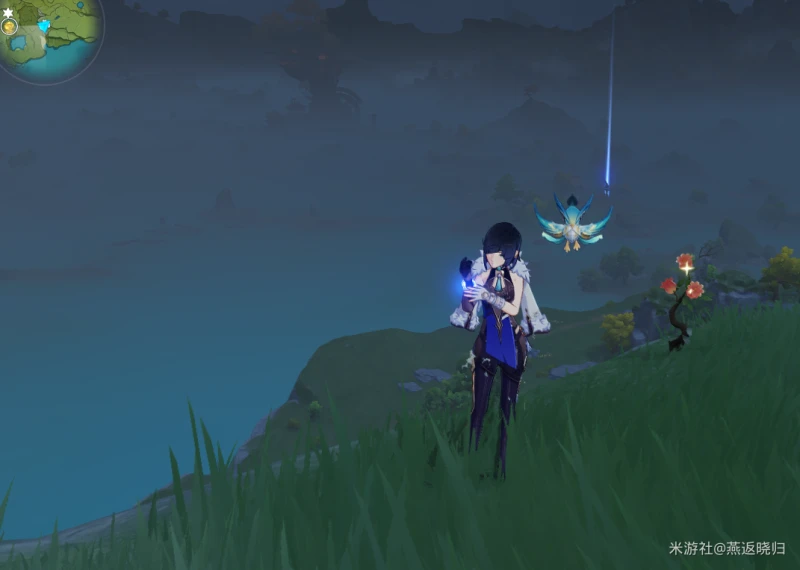Click the gold circular icon on the minimap
Image resolution: width=800 pixels, height=570 pixels.
9,28
